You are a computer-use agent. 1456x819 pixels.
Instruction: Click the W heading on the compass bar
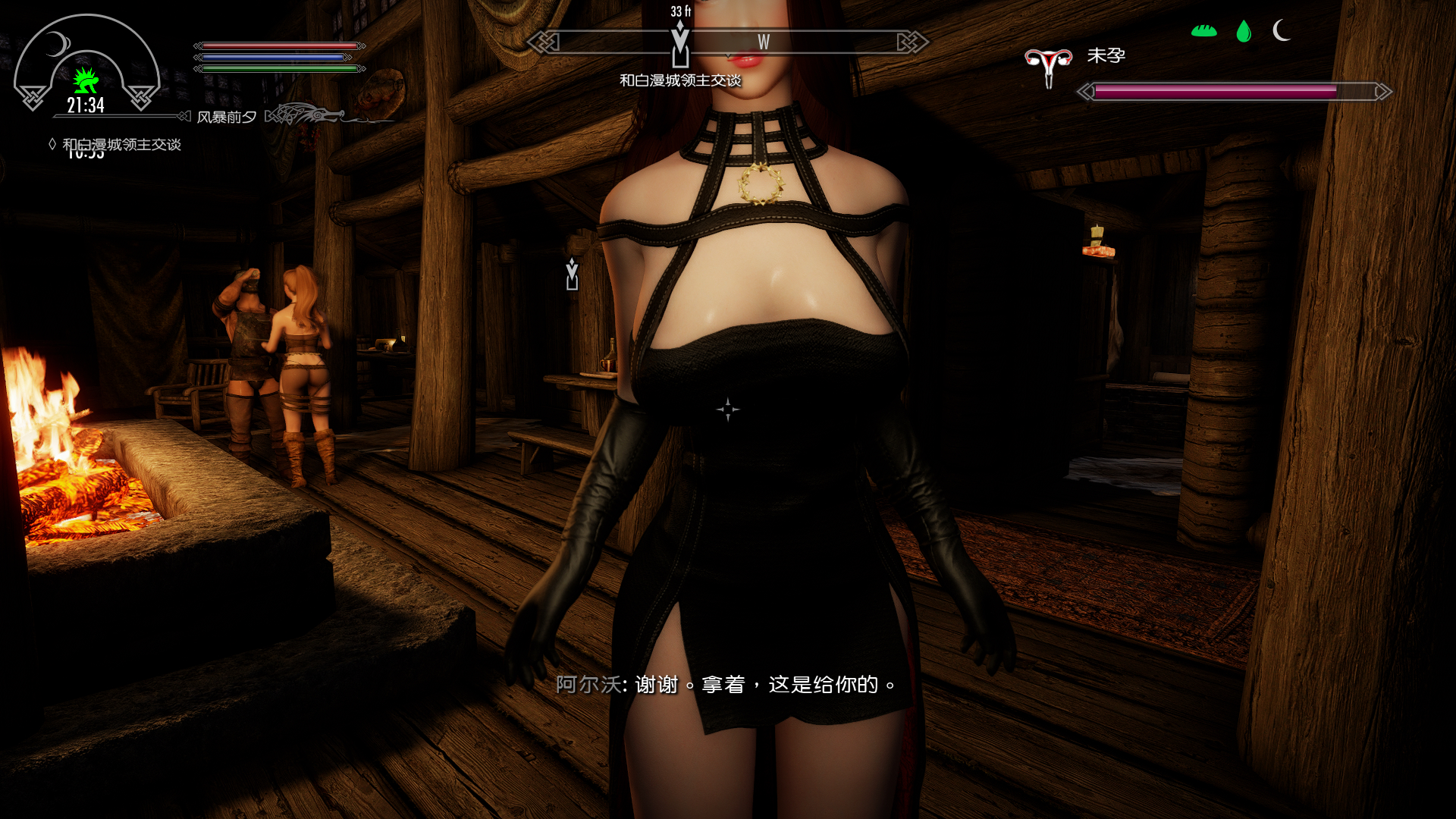click(x=764, y=42)
